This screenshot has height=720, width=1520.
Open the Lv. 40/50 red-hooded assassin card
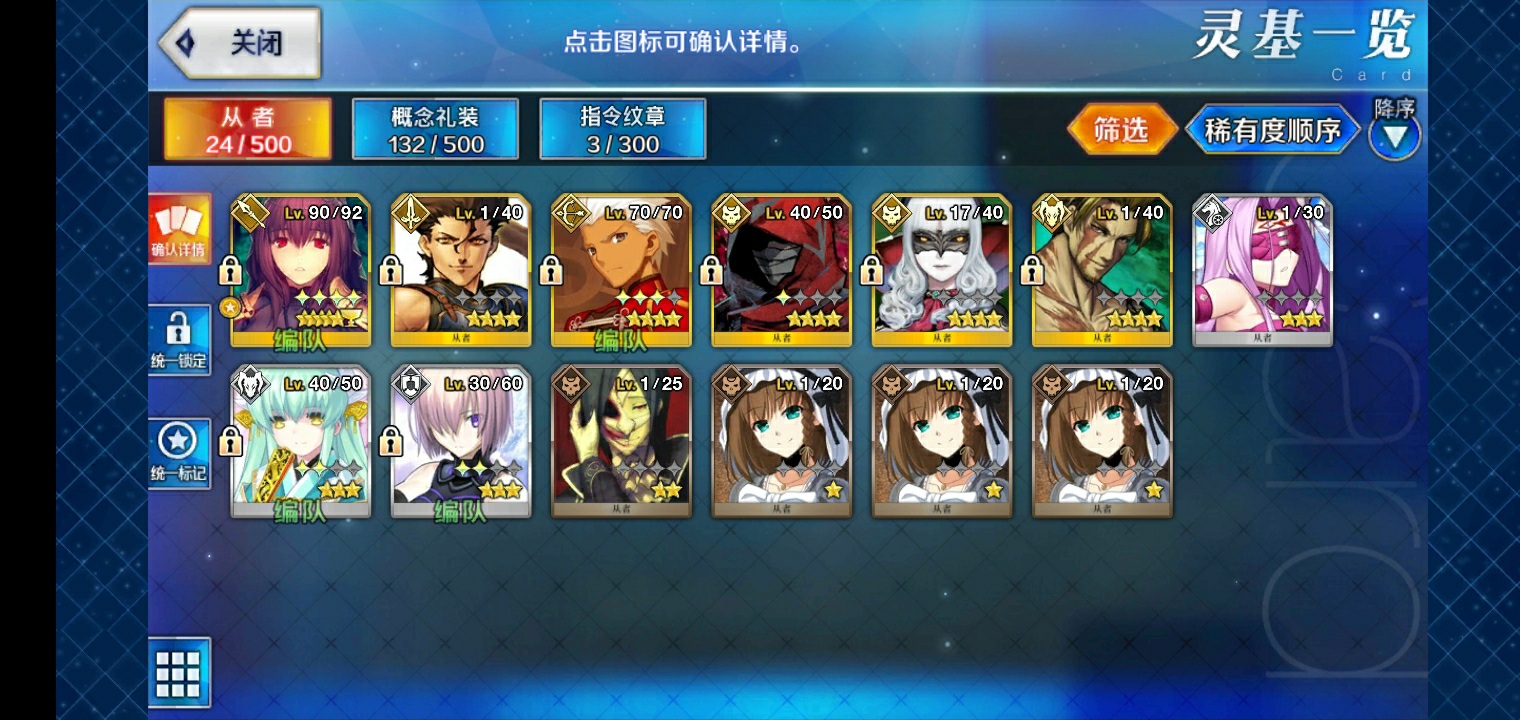point(781,270)
